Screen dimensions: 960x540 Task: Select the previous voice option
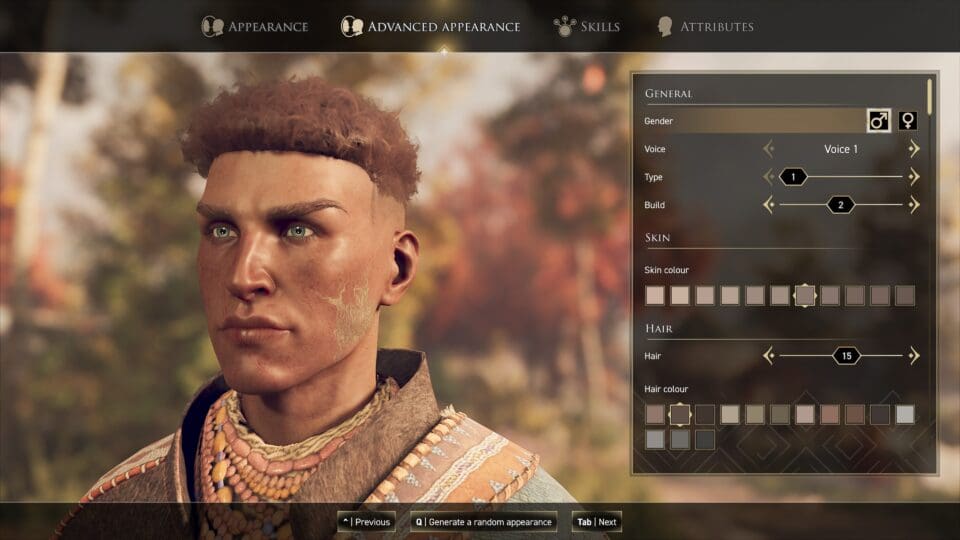click(768, 149)
